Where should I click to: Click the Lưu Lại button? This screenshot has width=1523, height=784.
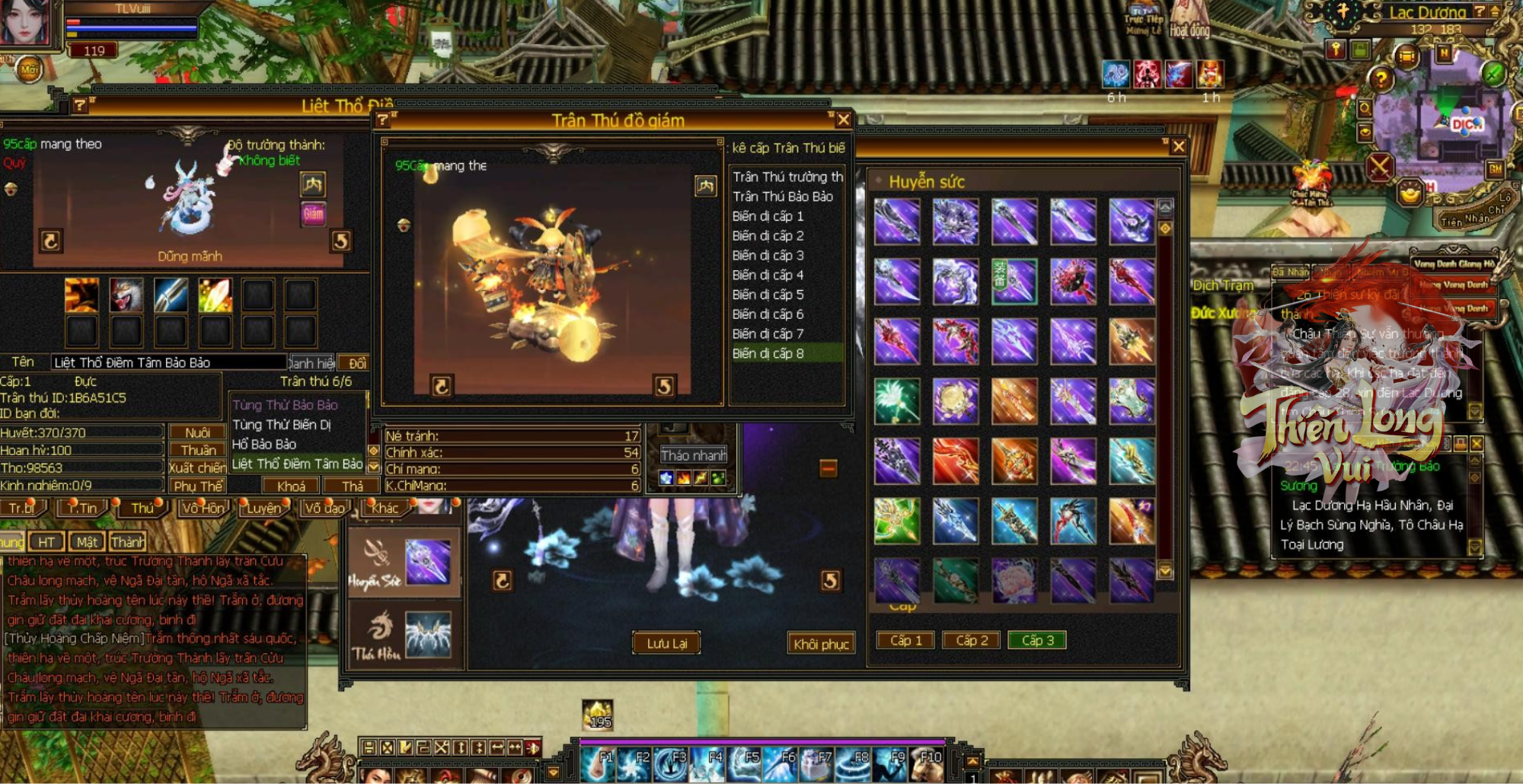point(666,644)
